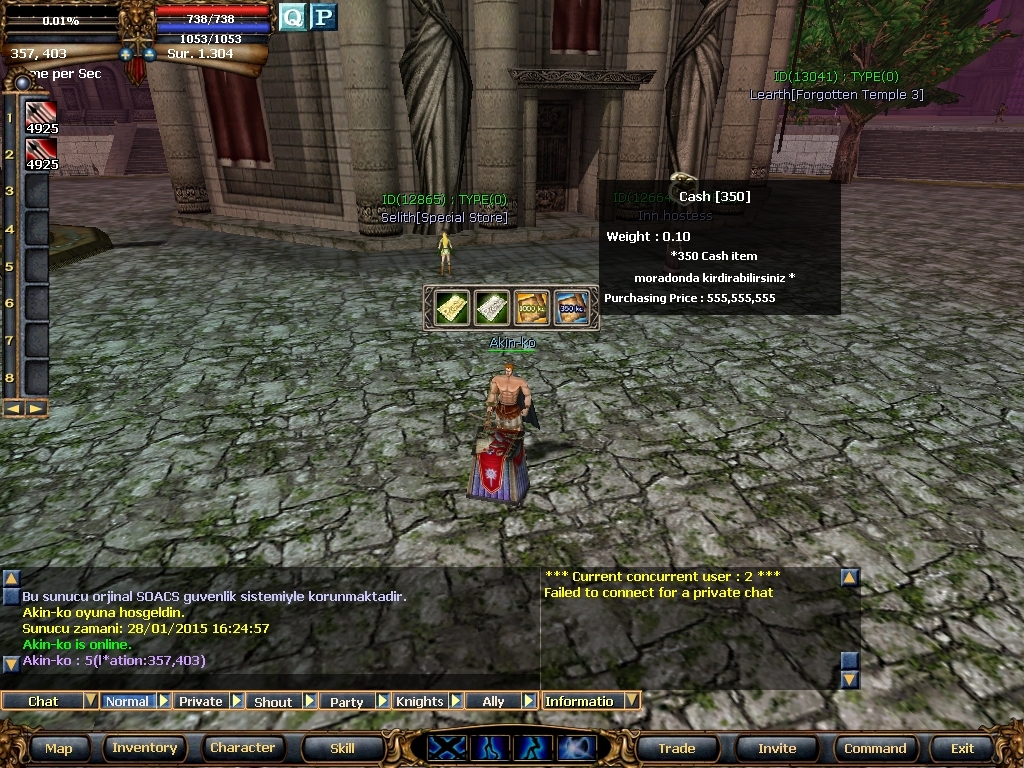Exit the game
Viewport: 1024px width, 768px height.
962,748
